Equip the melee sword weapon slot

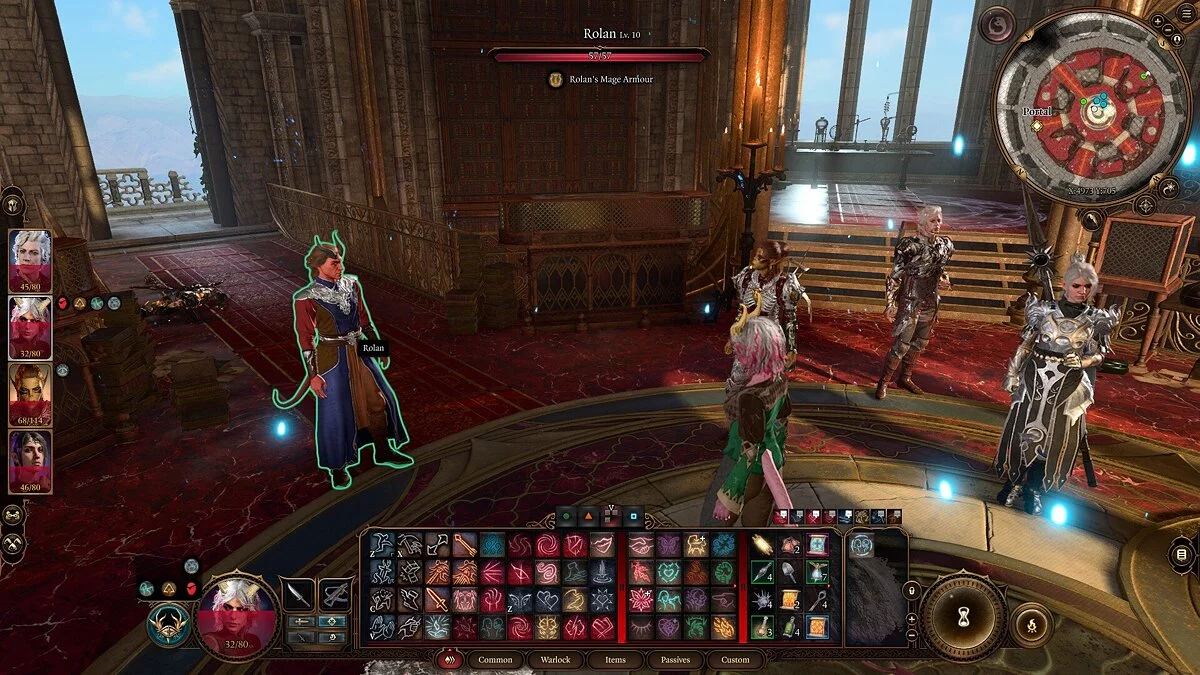[297, 594]
